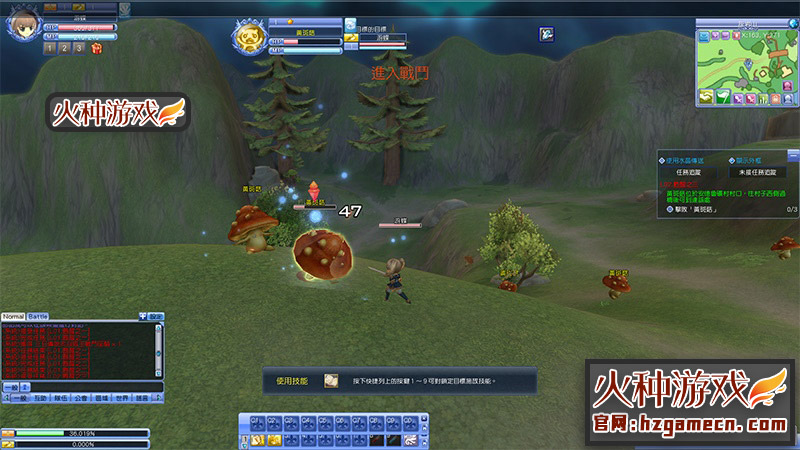This screenshot has height=450, width=800.
Task: Switch to the Battle chat tab
Action: (37, 316)
